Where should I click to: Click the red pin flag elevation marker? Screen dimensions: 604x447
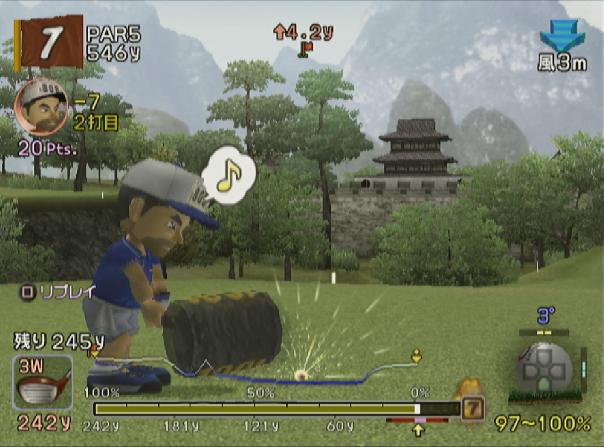click(303, 45)
